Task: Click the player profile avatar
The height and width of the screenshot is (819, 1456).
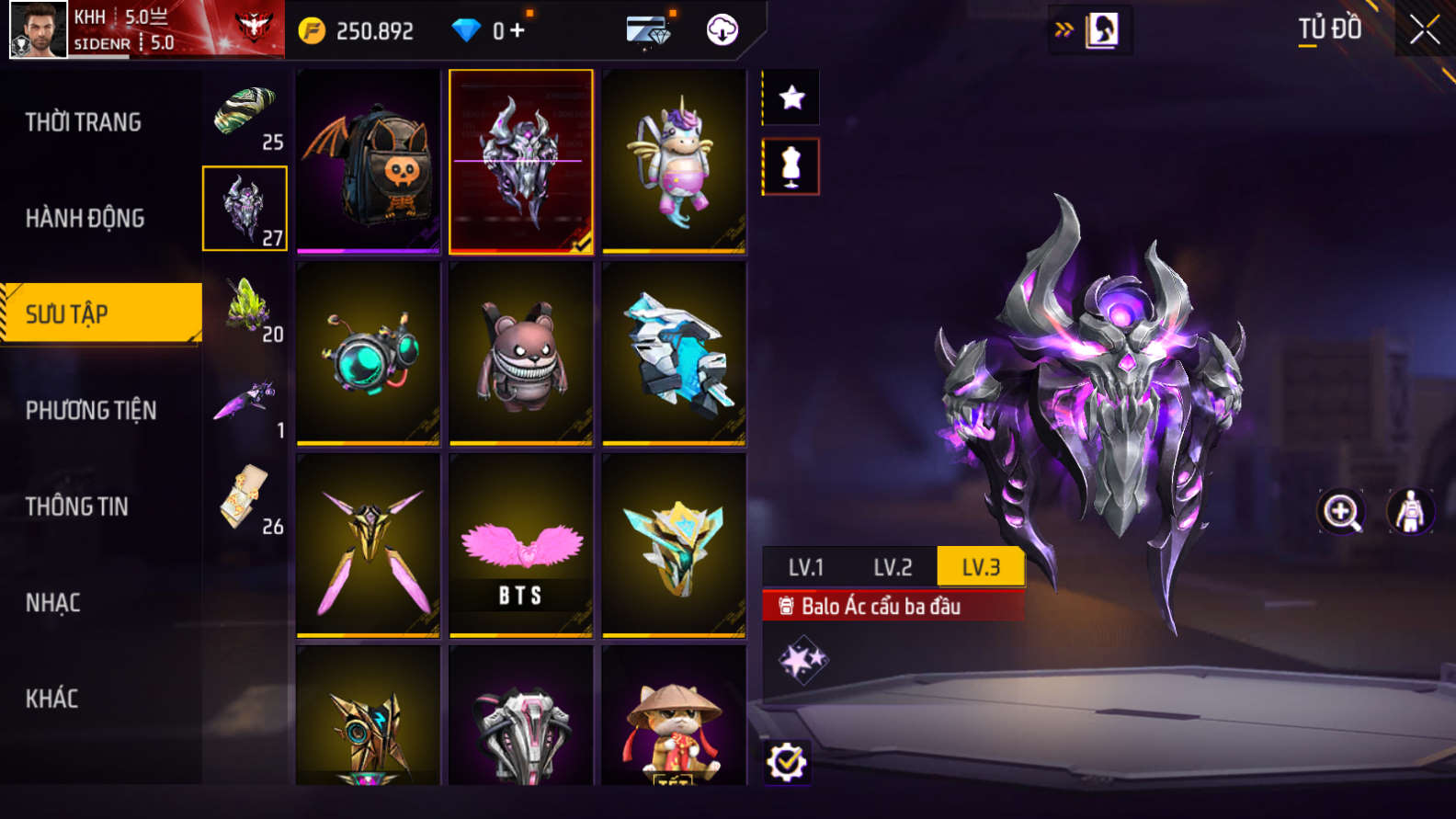Action: [x=39, y=29]
